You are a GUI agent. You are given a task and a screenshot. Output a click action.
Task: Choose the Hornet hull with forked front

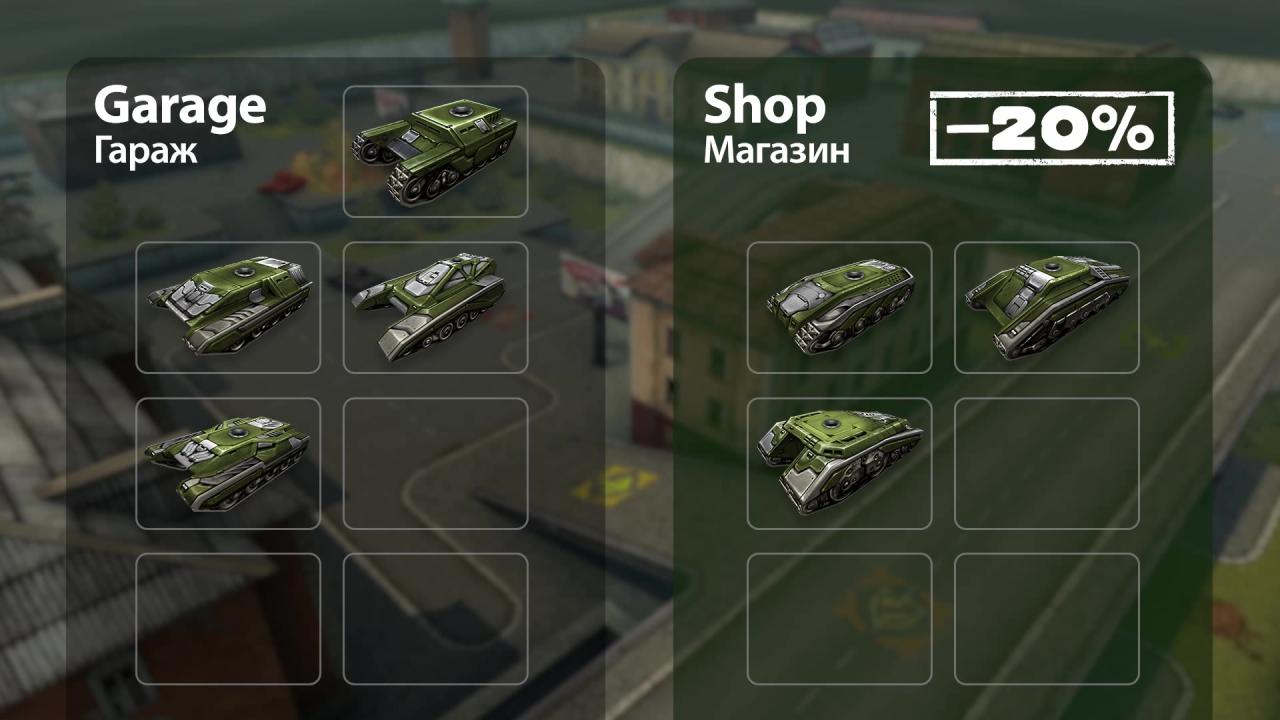click(x=435, y=307)
